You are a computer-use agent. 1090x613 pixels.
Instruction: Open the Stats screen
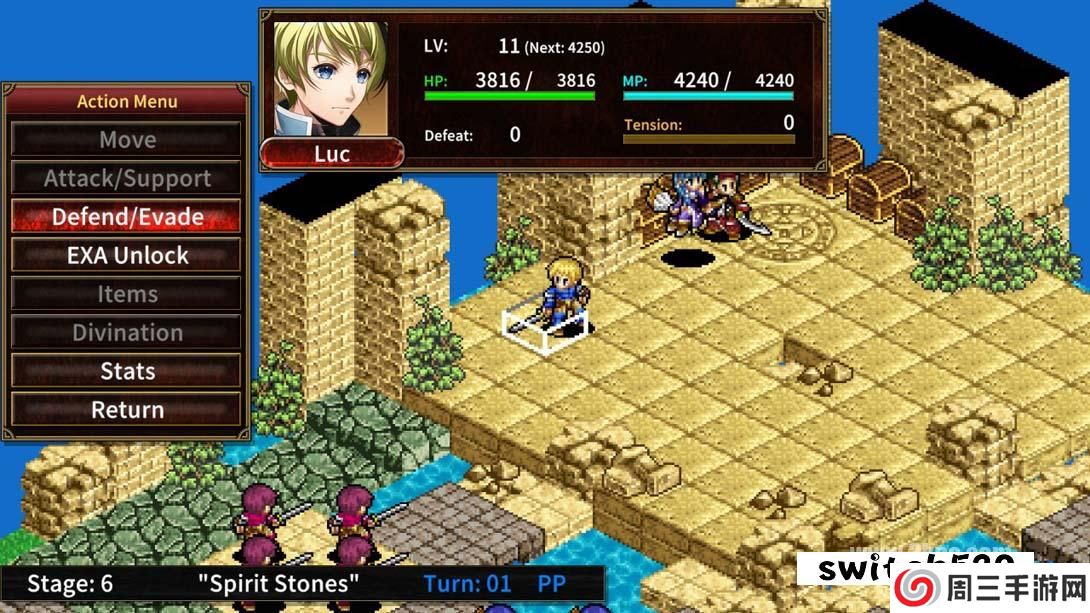tap(127, 371)
